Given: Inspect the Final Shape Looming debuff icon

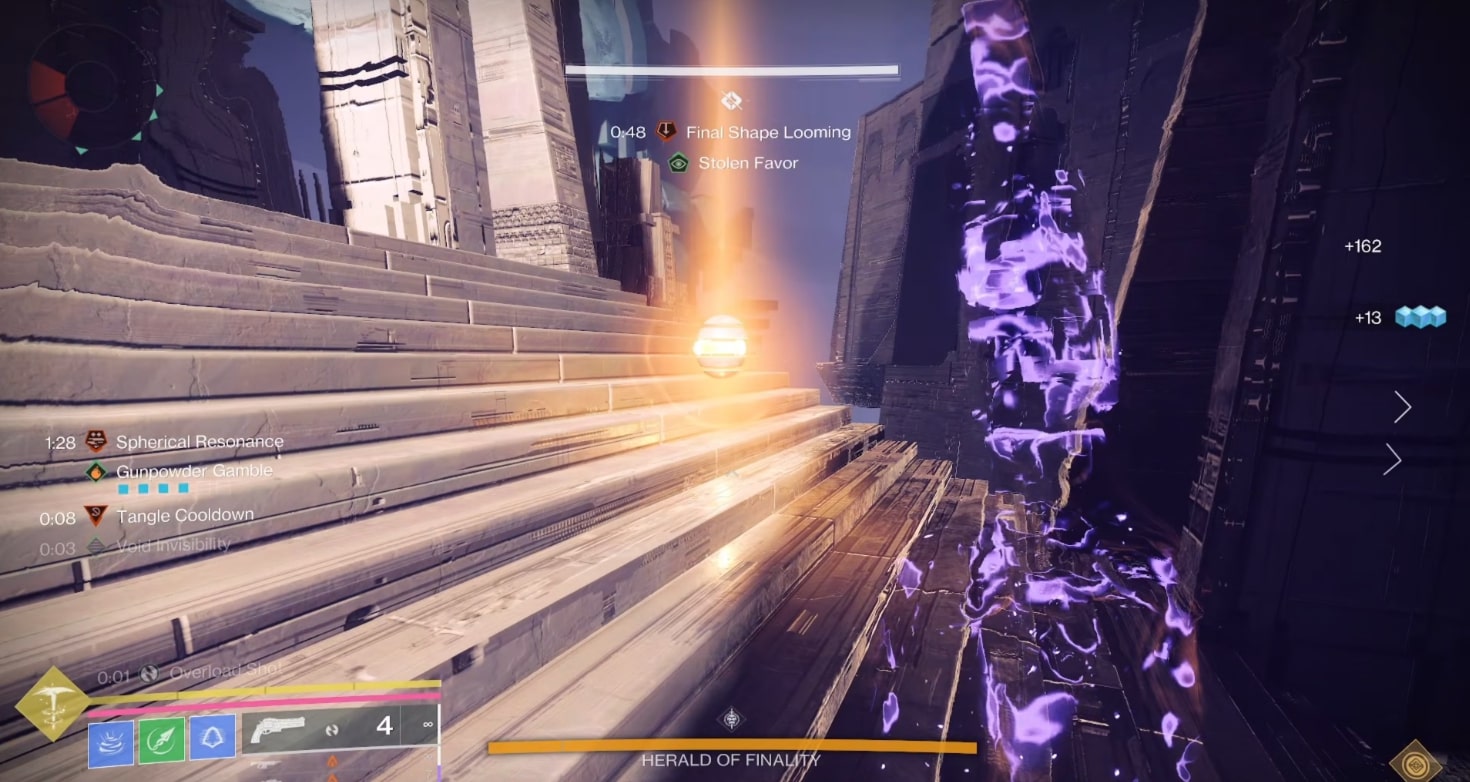Looking at the screenshot, I should click(666, 132).
